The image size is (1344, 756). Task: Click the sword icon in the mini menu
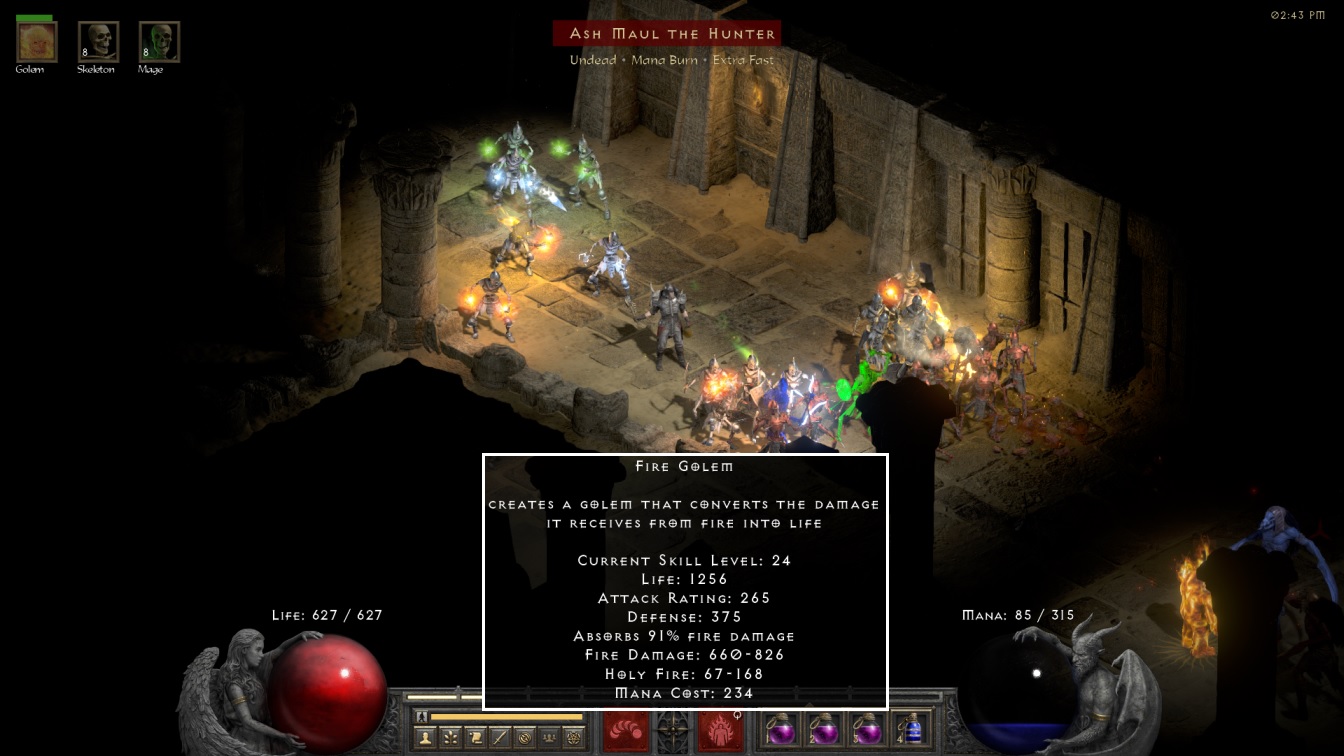499,738
